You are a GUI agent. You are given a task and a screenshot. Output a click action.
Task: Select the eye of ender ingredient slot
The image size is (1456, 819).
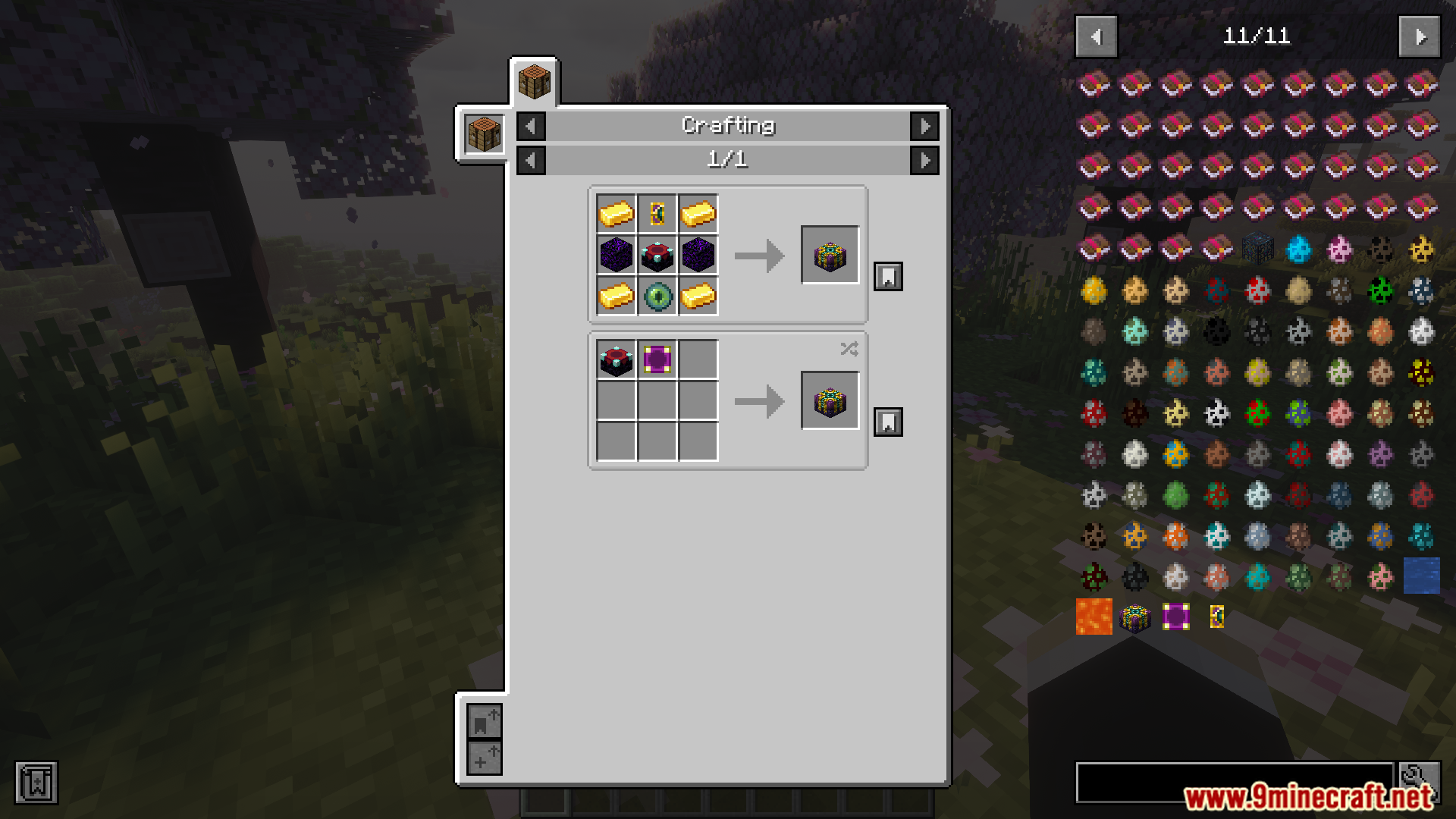657,297
